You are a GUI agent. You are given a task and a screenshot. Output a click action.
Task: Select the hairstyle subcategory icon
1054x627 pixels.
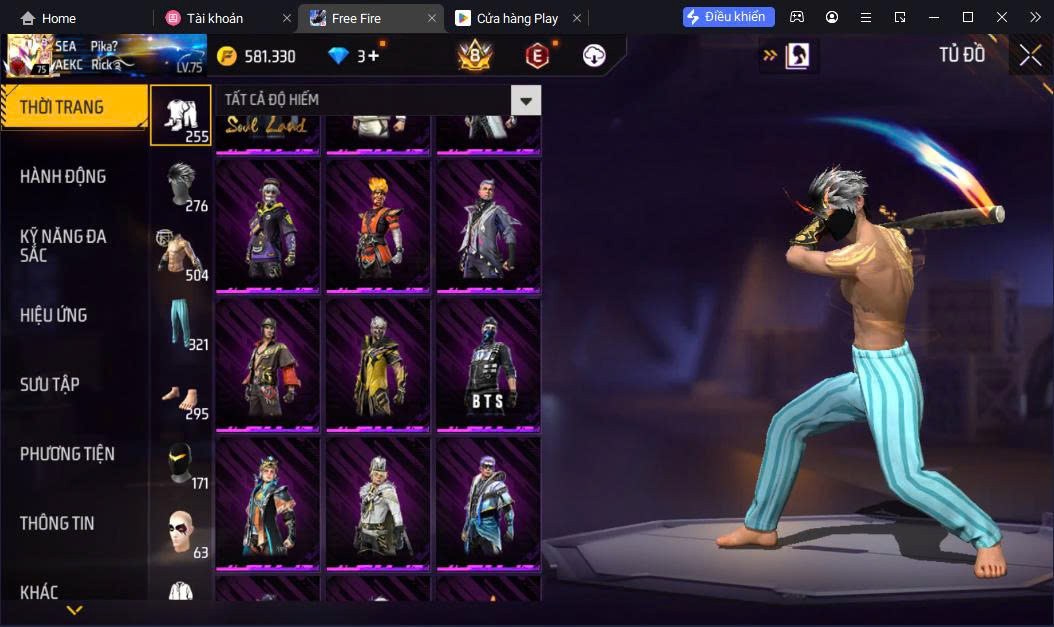click(x=181, y=185)
